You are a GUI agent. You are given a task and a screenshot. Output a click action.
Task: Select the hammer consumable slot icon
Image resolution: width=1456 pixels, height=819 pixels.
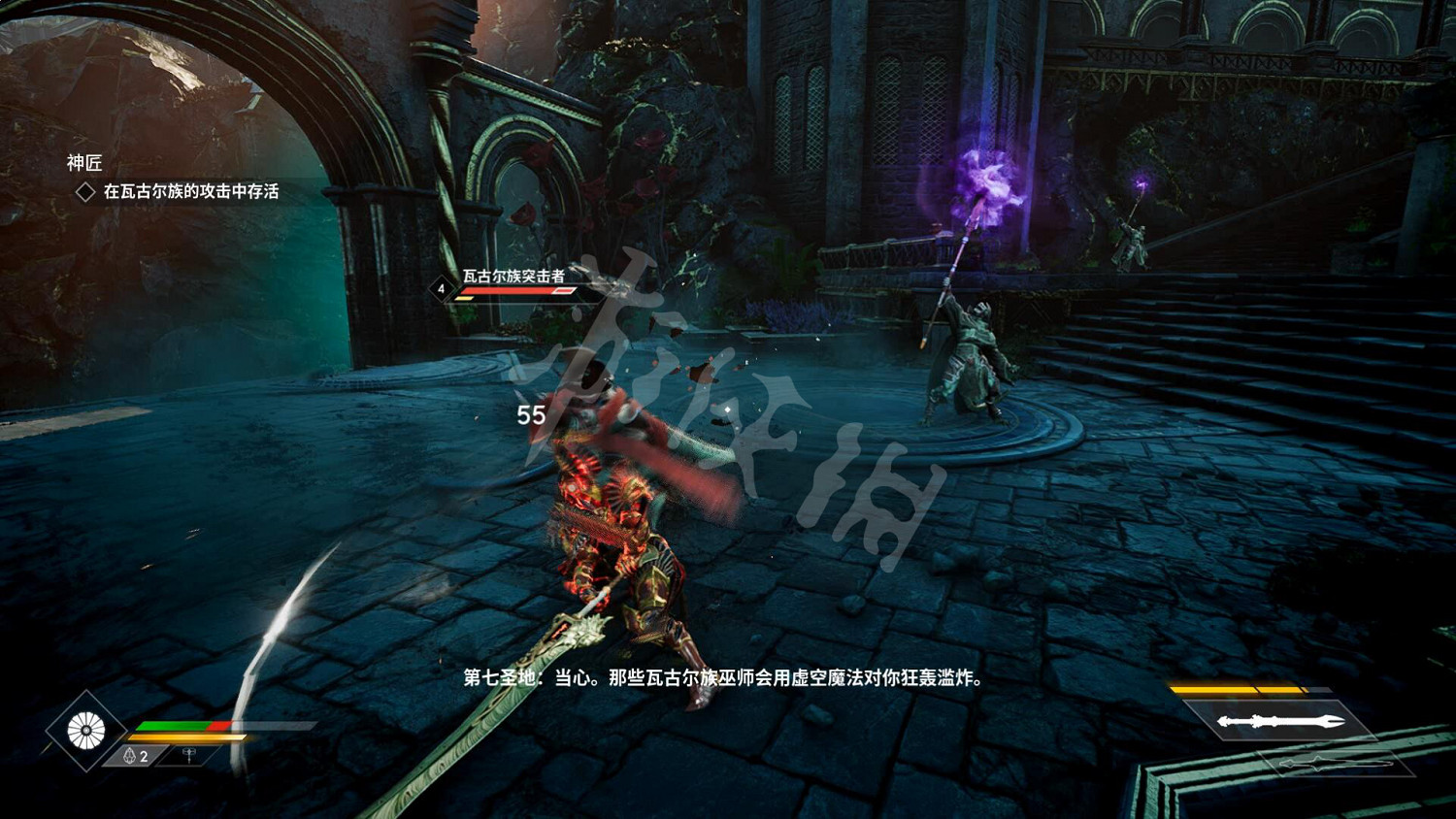[x=190, y=754]
